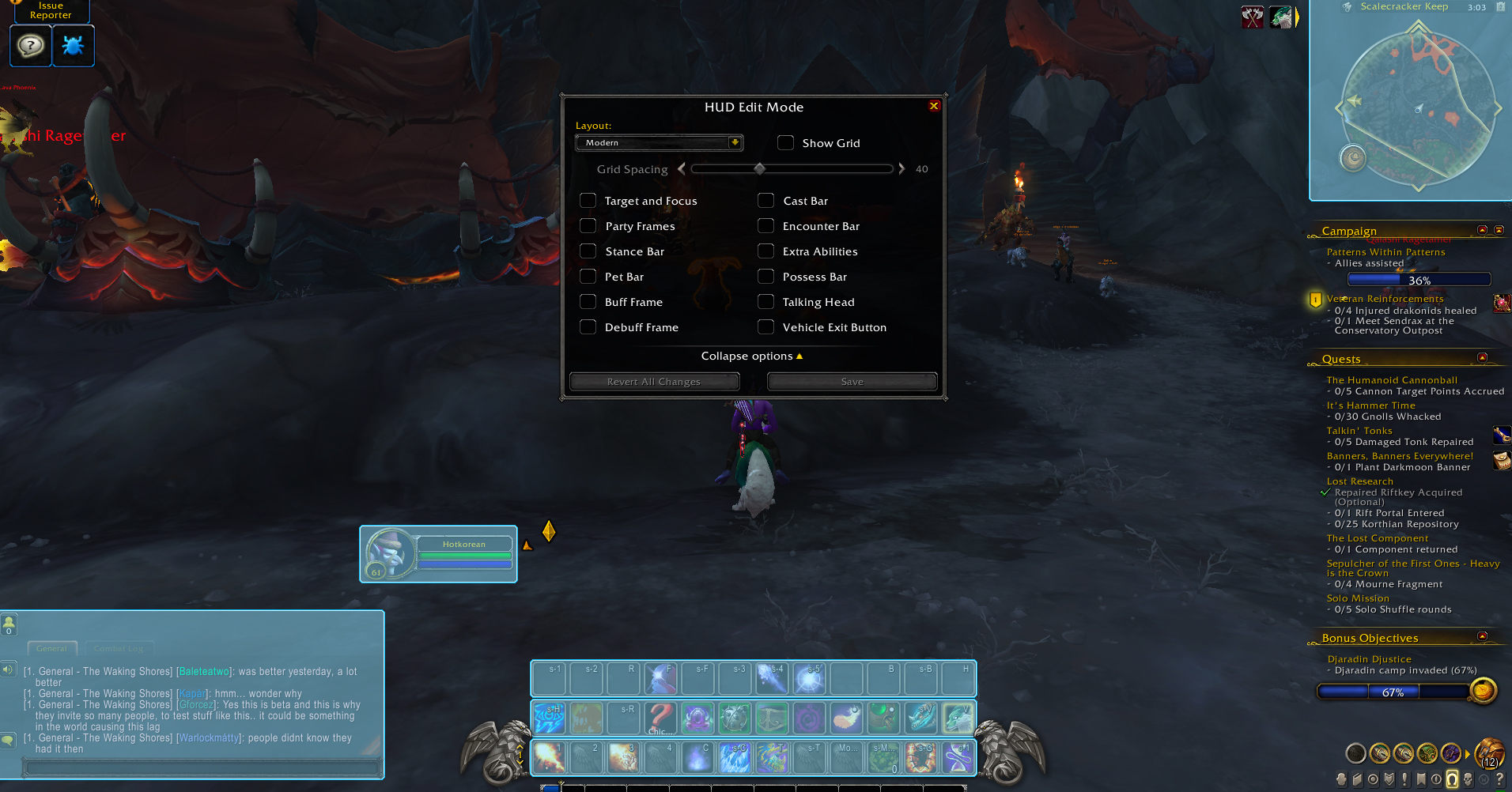The width and height of the screenshot is (1512, 792).
Task: Click the blue bug report icon near Issue Reporter
Action: pos(73,45)
